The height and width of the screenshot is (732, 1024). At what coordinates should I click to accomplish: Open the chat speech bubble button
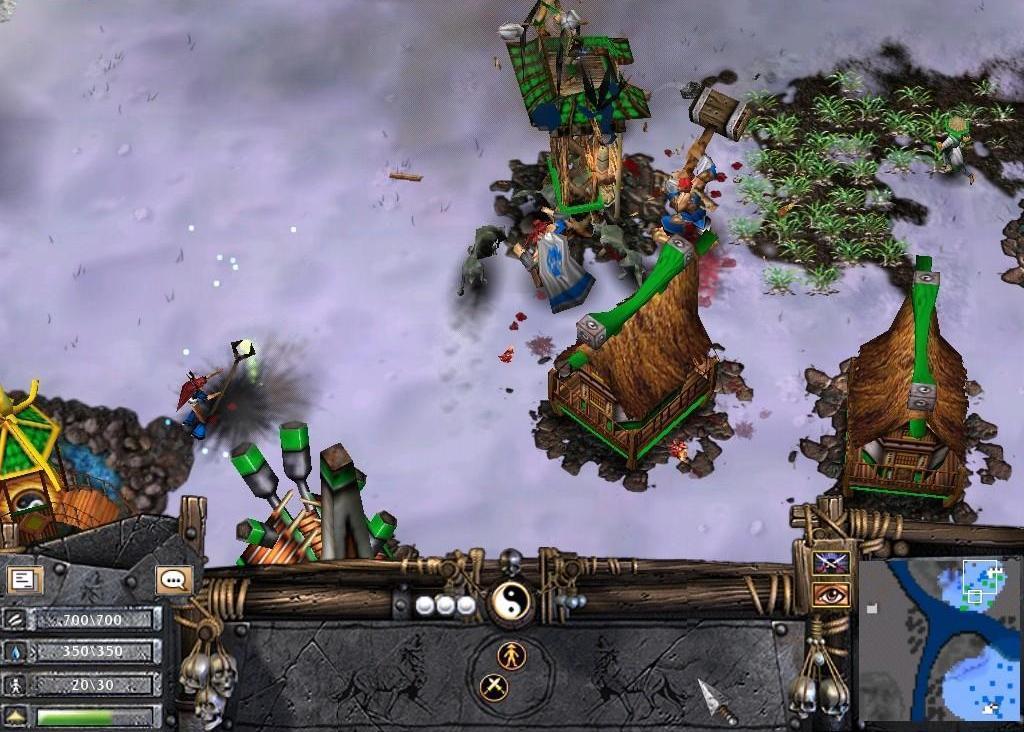coord(173,579)
